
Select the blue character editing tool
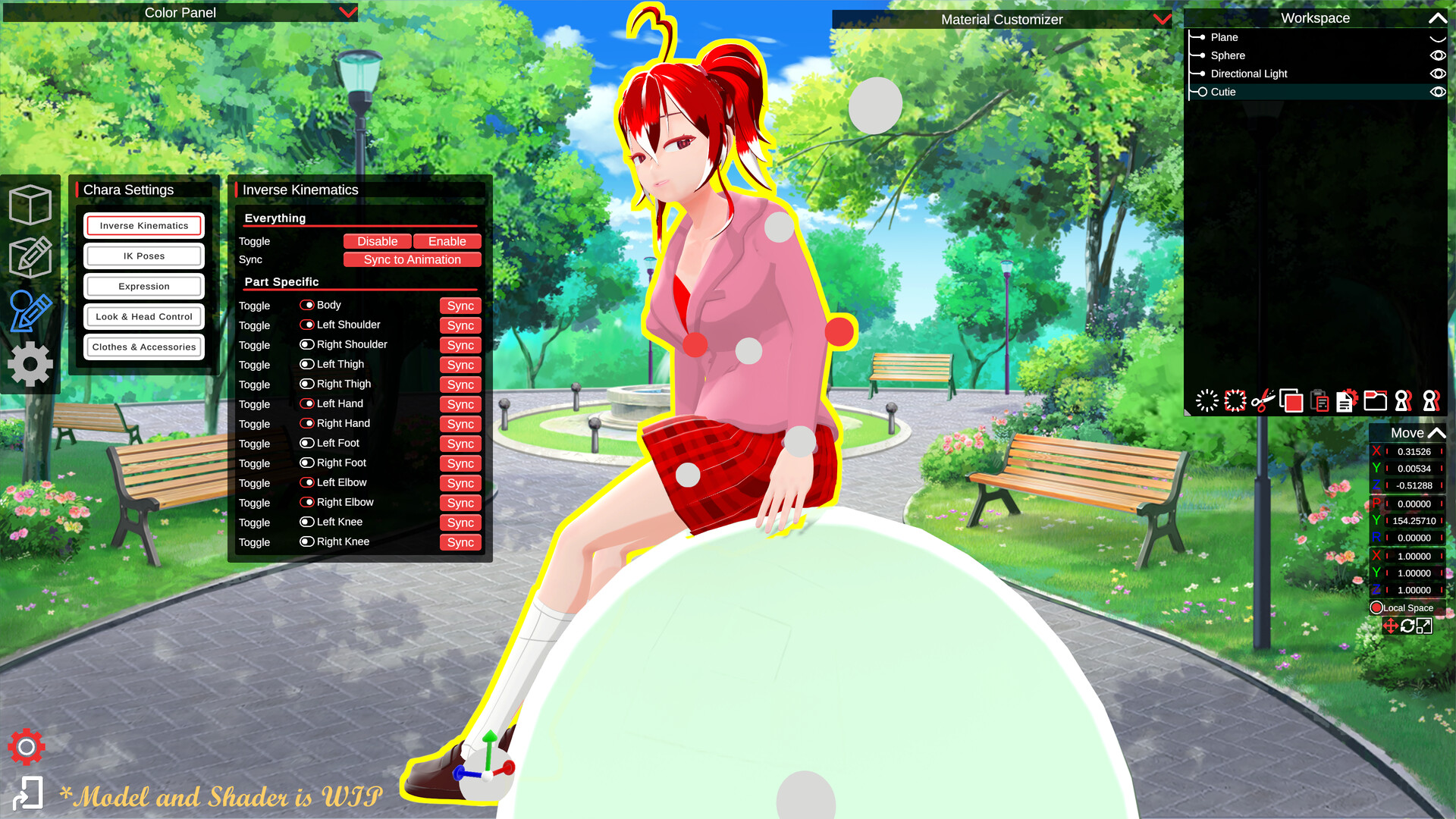click(x=31, y=311)
